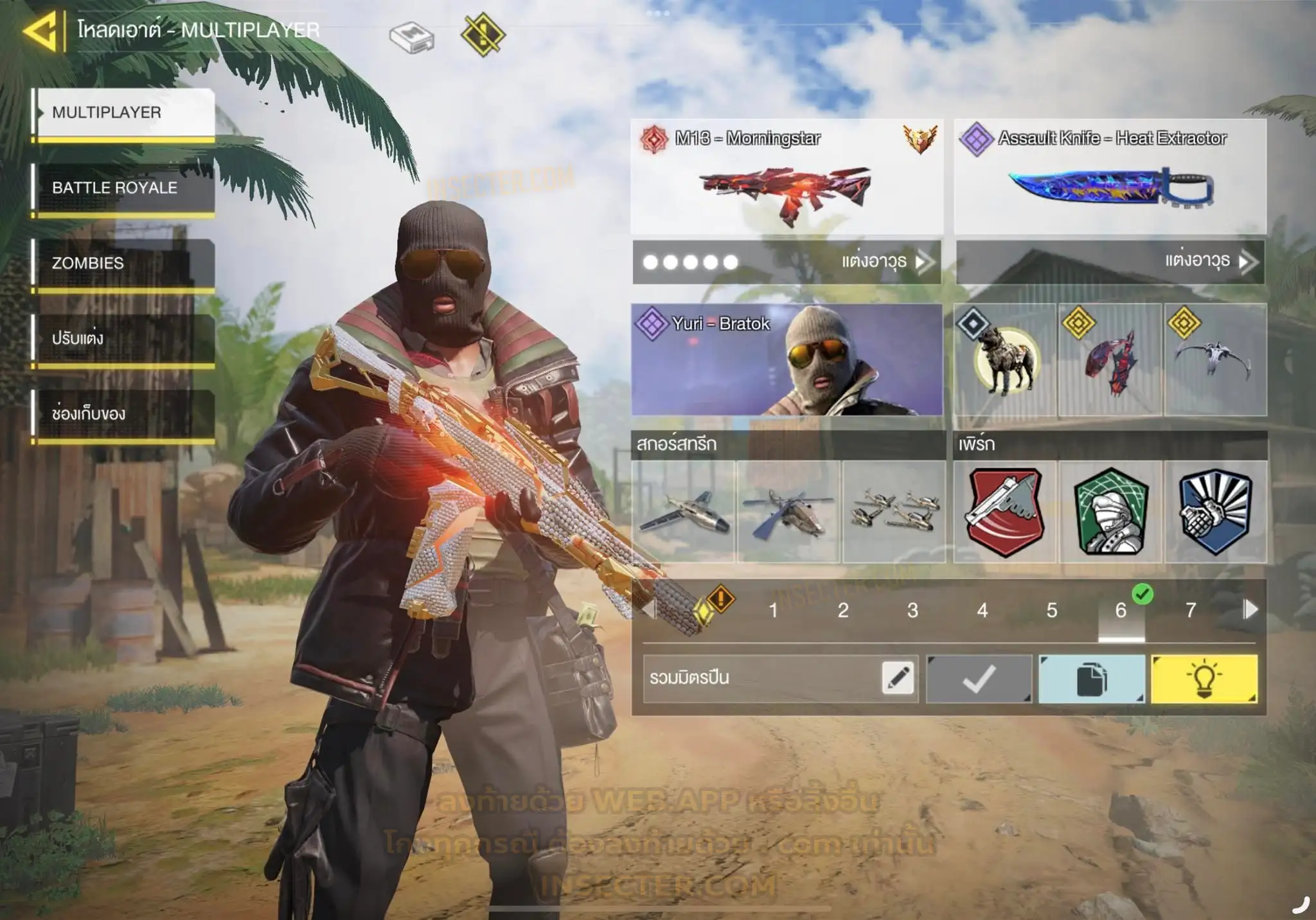The height and width of the screenshot is (920, 1316).
Task: Choose the red perk with pistol icon
Action: pos(1005,512)
